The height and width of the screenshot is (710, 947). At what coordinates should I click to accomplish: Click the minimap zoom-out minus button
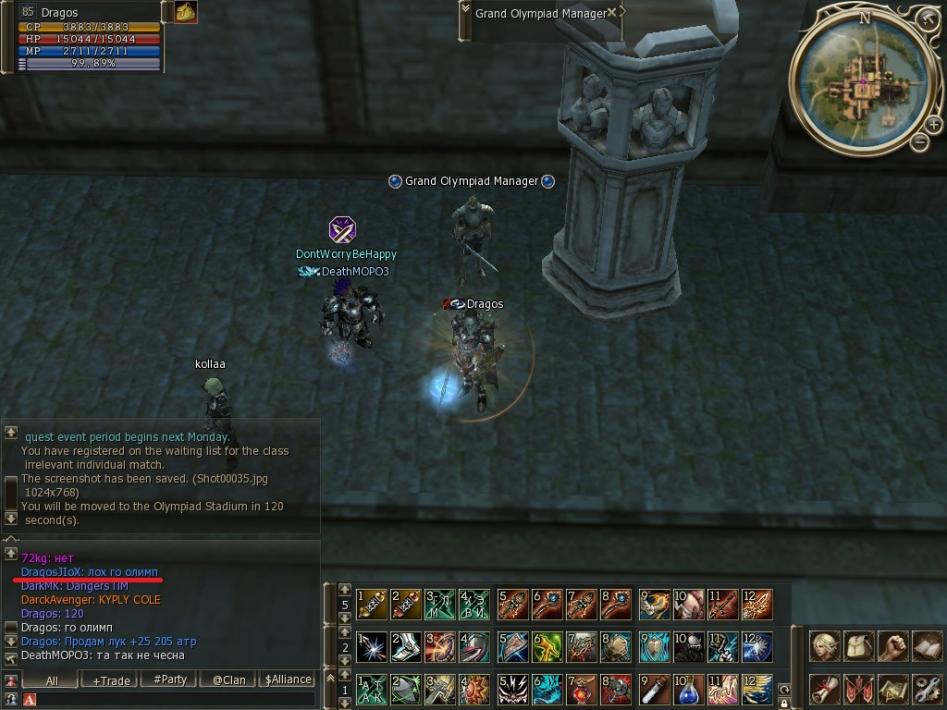coord(920,142)
